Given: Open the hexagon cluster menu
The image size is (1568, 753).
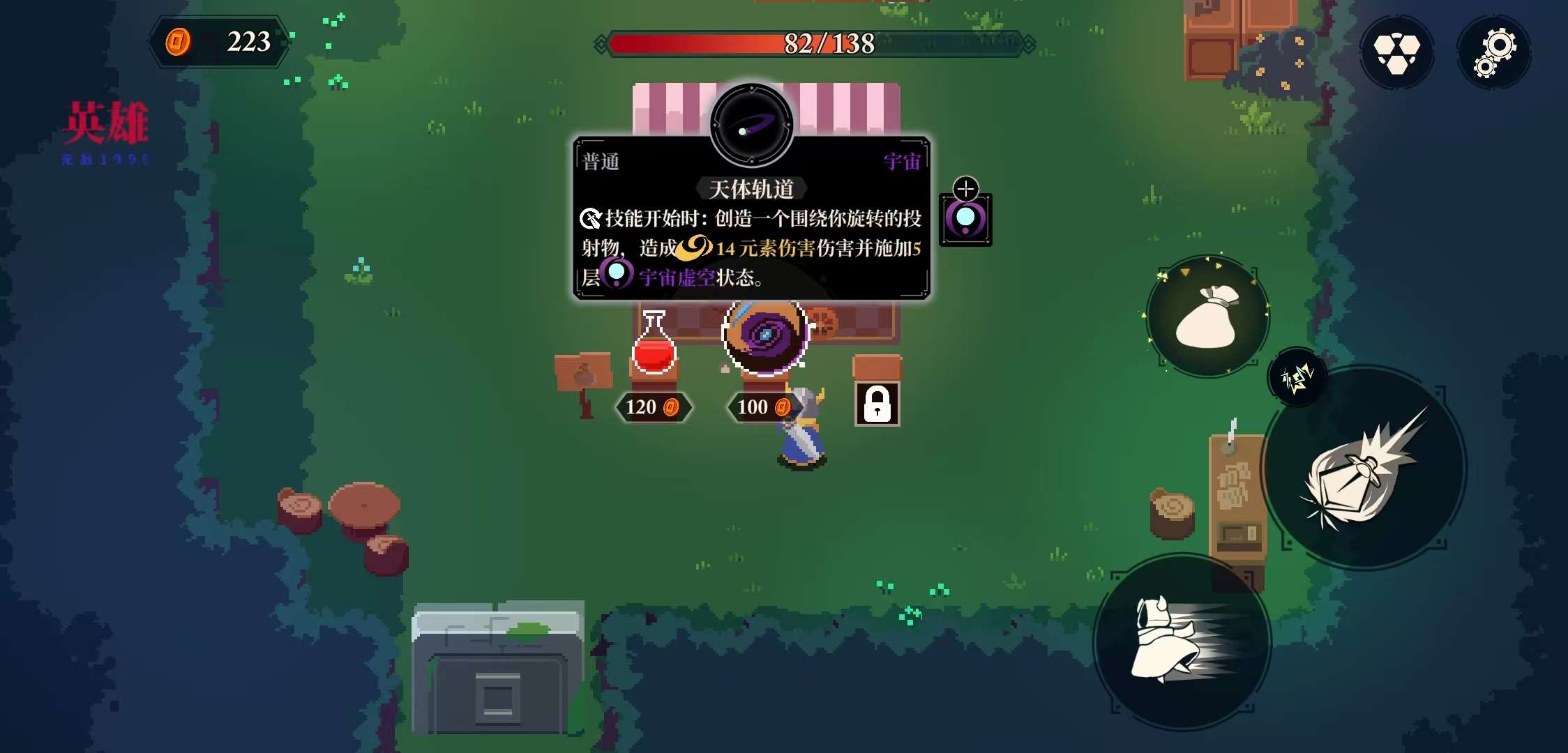Looking at the screenshot, I should coord(1396,52).
